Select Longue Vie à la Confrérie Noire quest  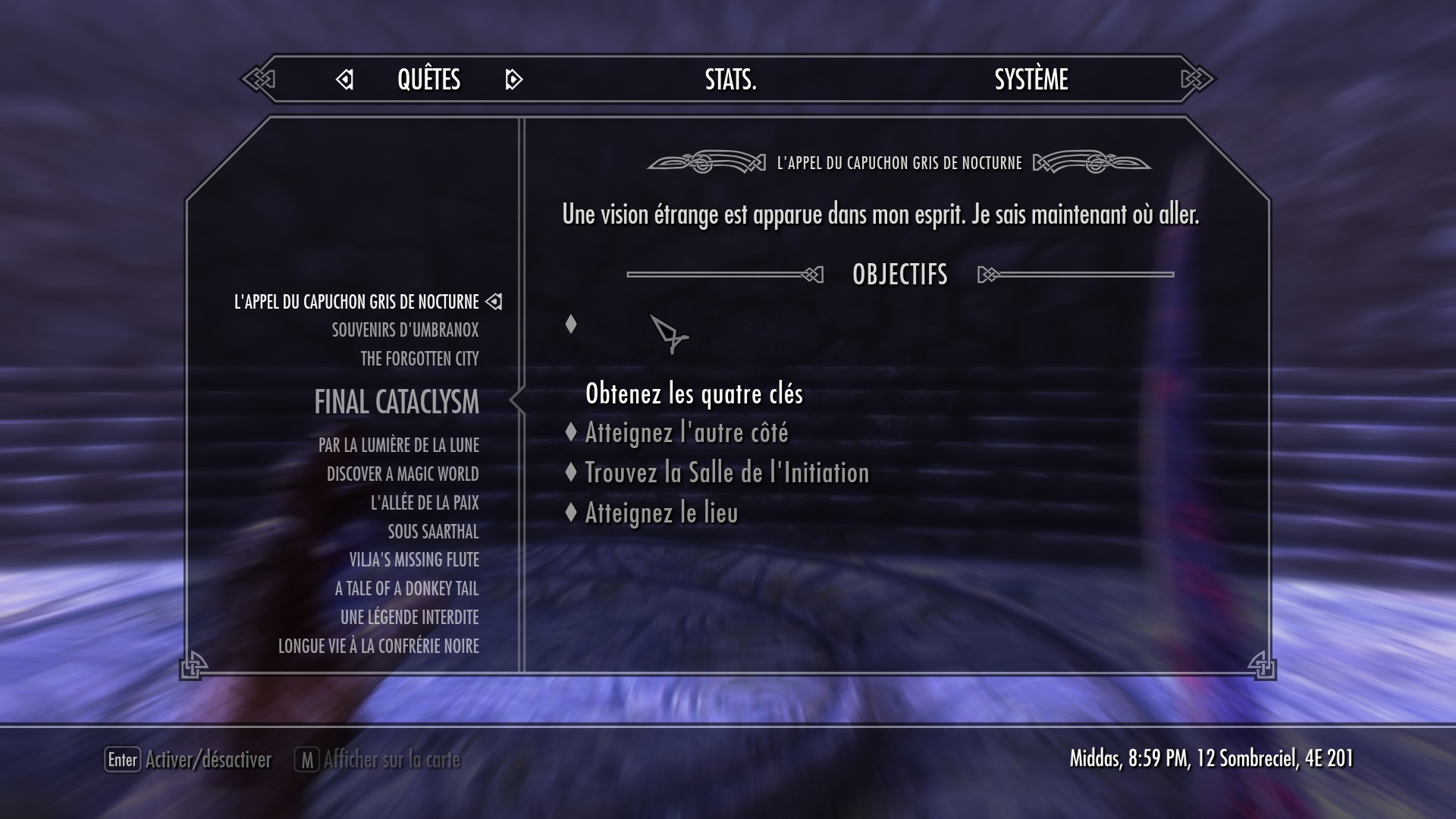click(378, 646)
